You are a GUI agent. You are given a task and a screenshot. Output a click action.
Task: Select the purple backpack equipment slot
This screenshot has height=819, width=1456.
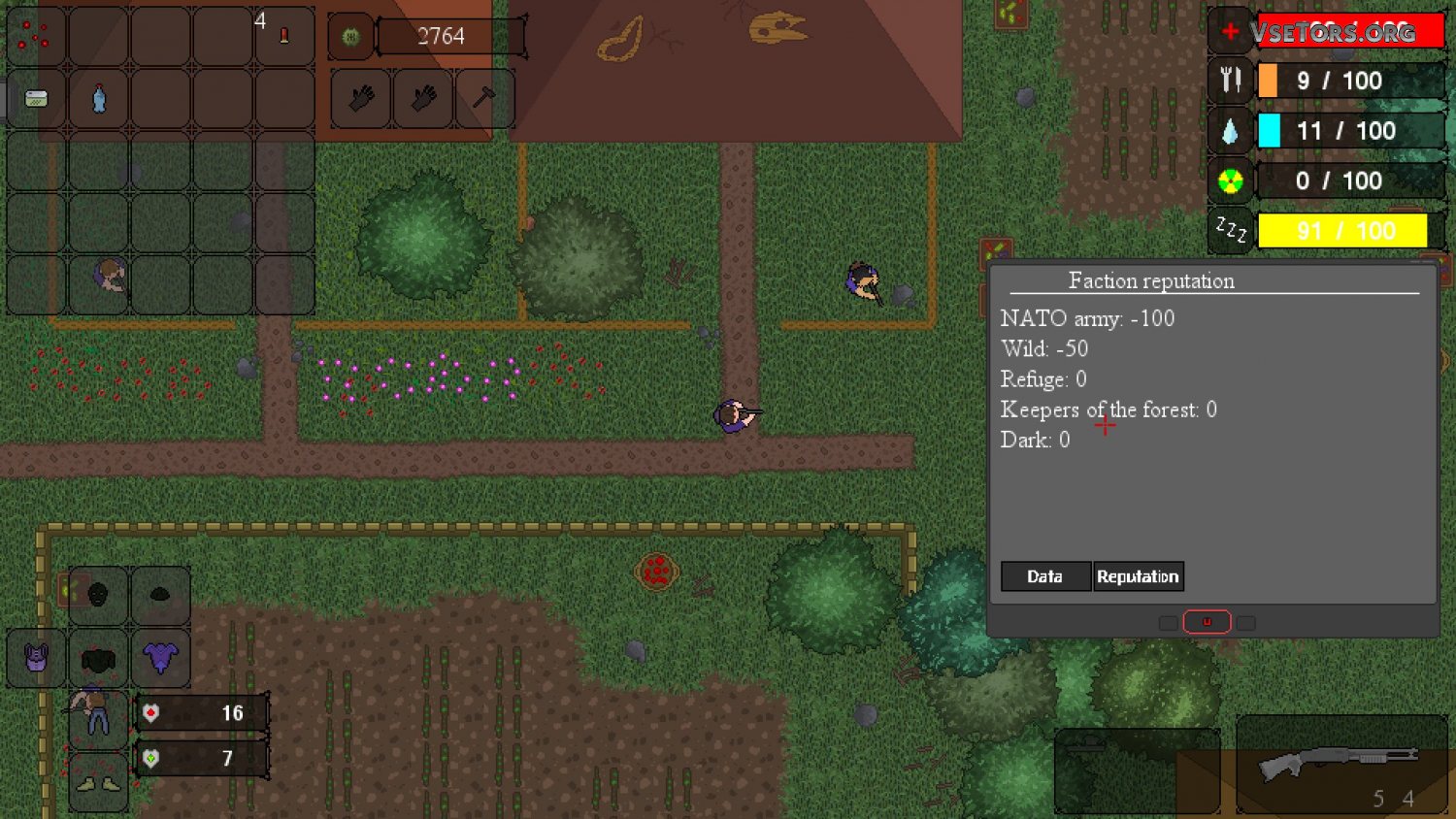coord(36,658)
